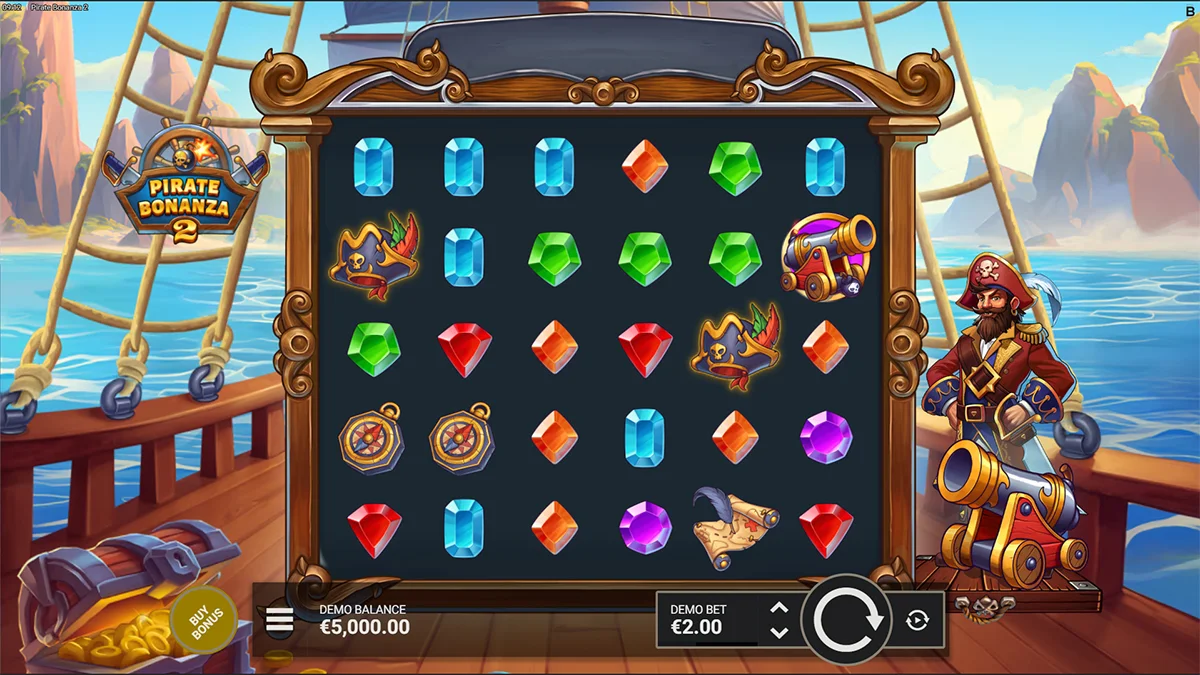Decrease the demo bet amount

(780, 632)
